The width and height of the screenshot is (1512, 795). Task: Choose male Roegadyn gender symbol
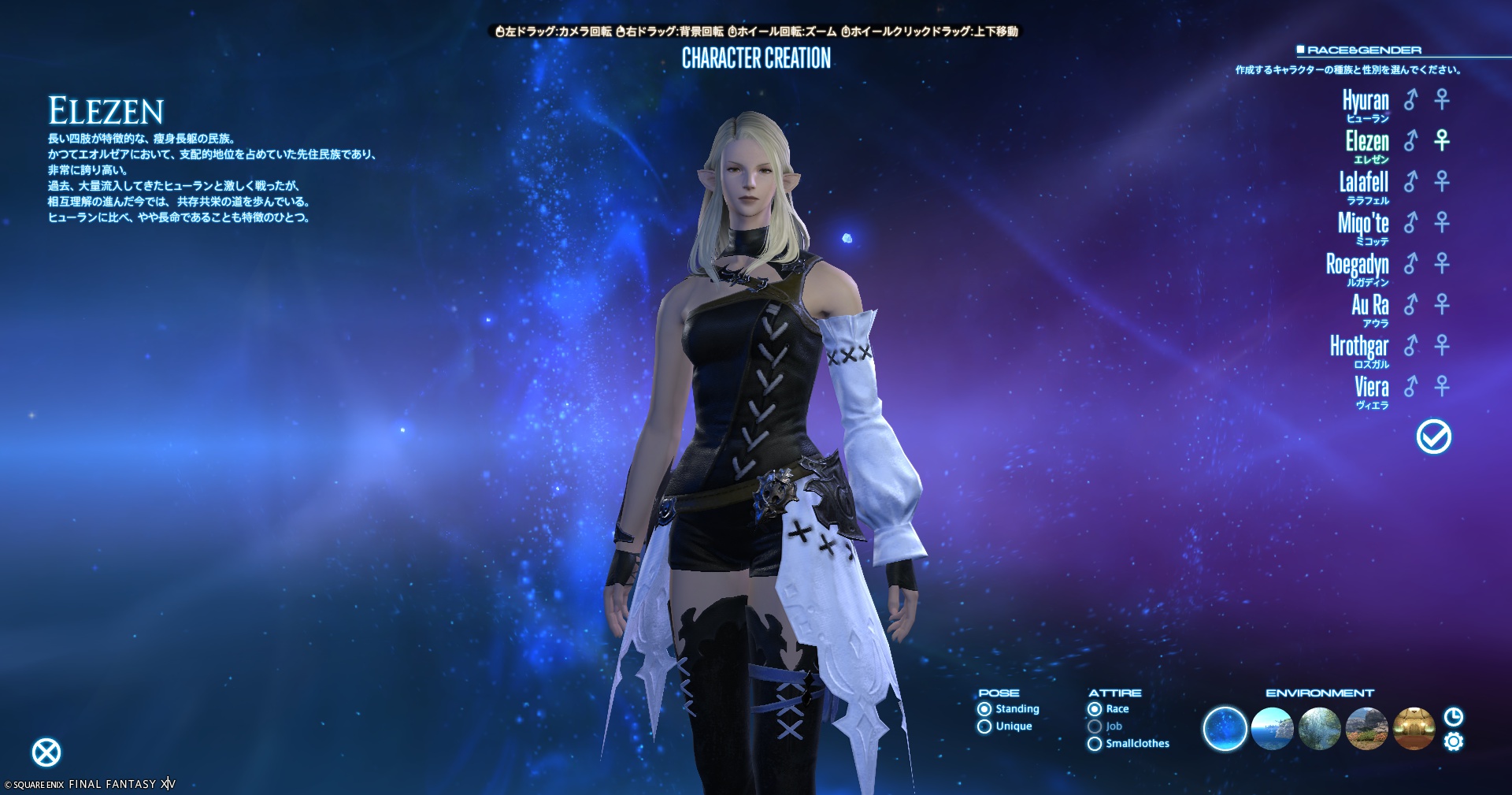1410,264
